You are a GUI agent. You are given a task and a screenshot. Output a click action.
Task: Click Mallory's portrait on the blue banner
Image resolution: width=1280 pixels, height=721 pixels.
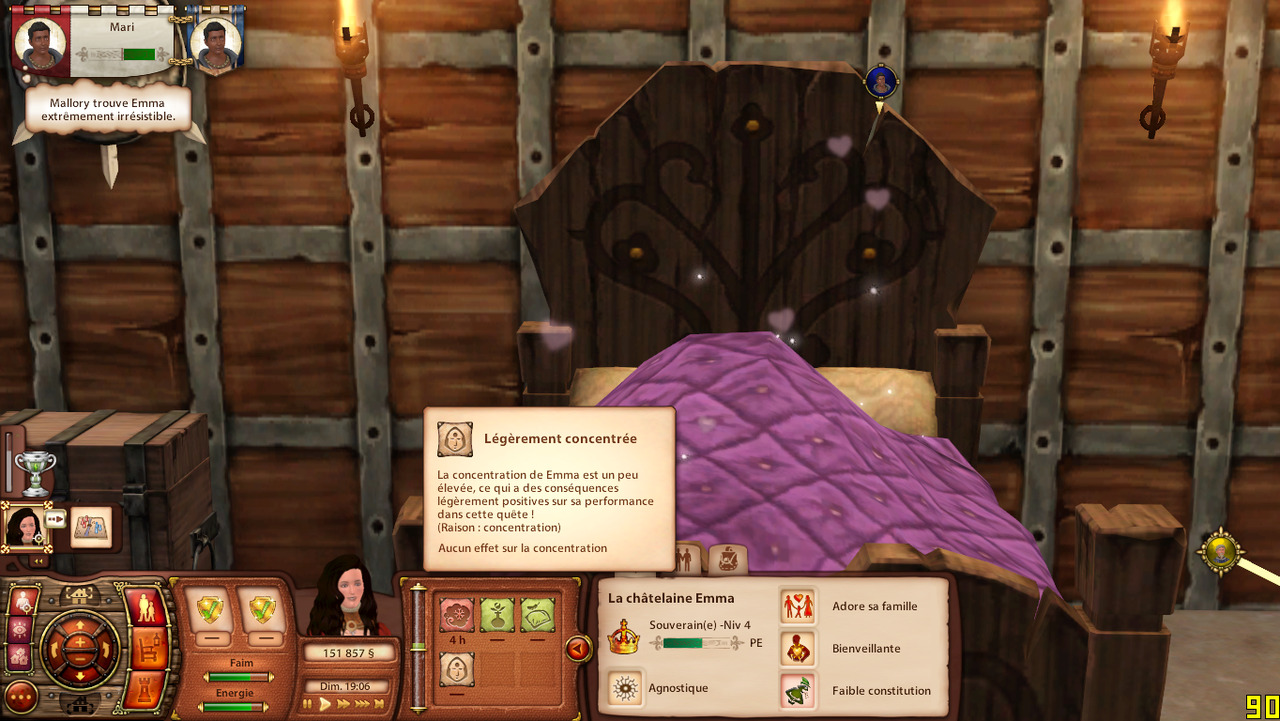pos(214,42)
